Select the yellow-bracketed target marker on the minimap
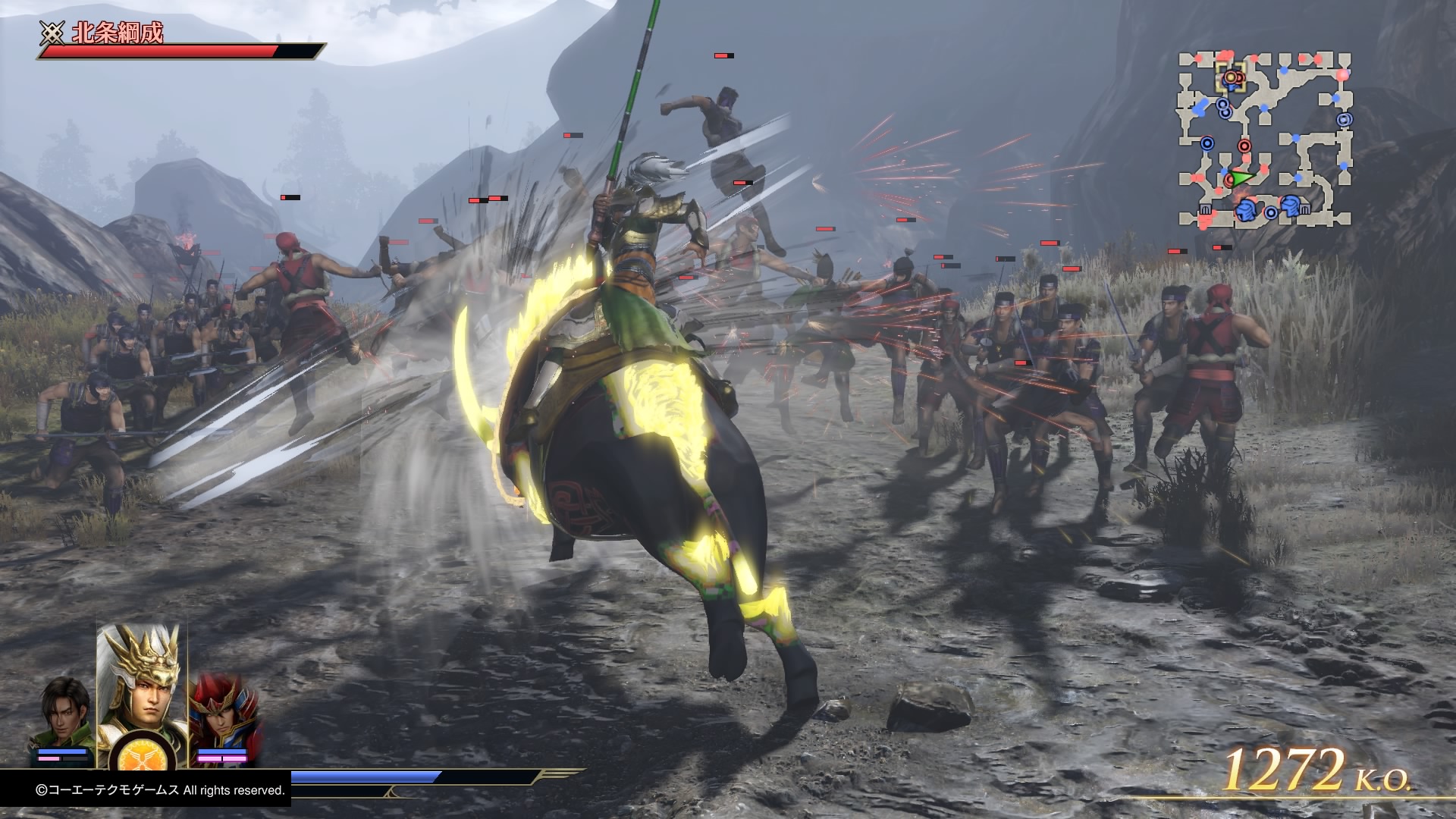Viewport: 1456px width, 819px height. 1232,77
